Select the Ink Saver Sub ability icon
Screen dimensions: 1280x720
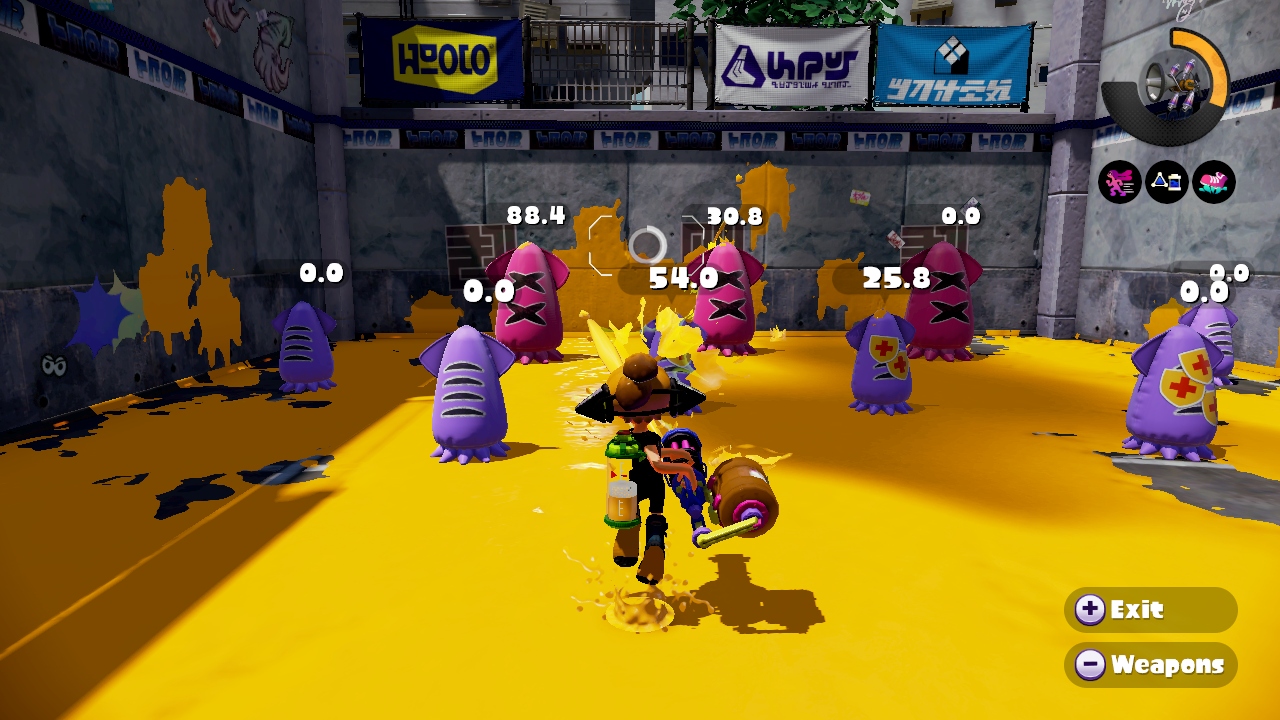coord(1166,182)
